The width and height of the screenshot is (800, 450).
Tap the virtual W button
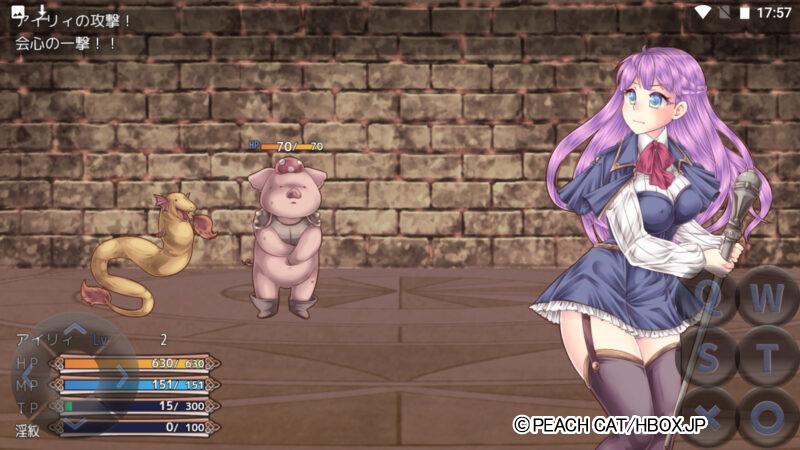[767, 297]
